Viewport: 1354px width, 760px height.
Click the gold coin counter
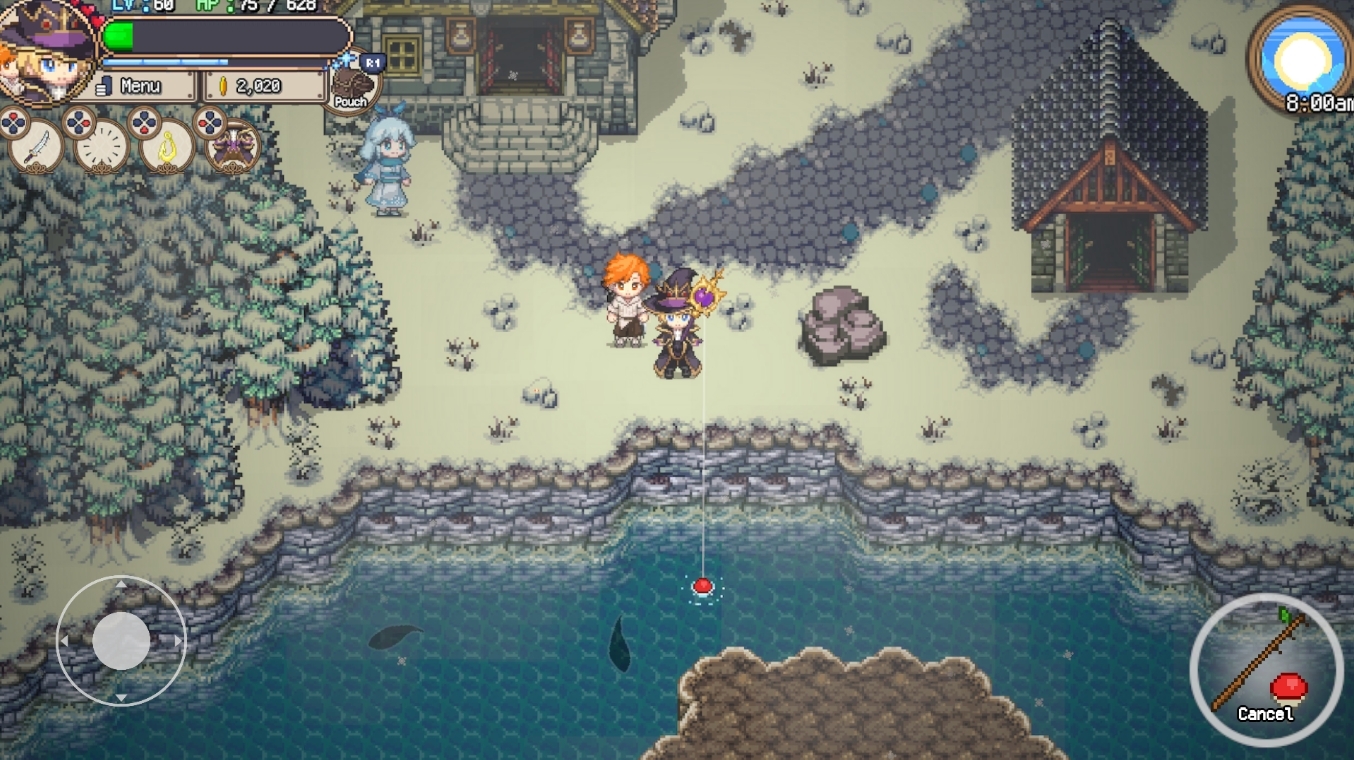tap(264, 86)
